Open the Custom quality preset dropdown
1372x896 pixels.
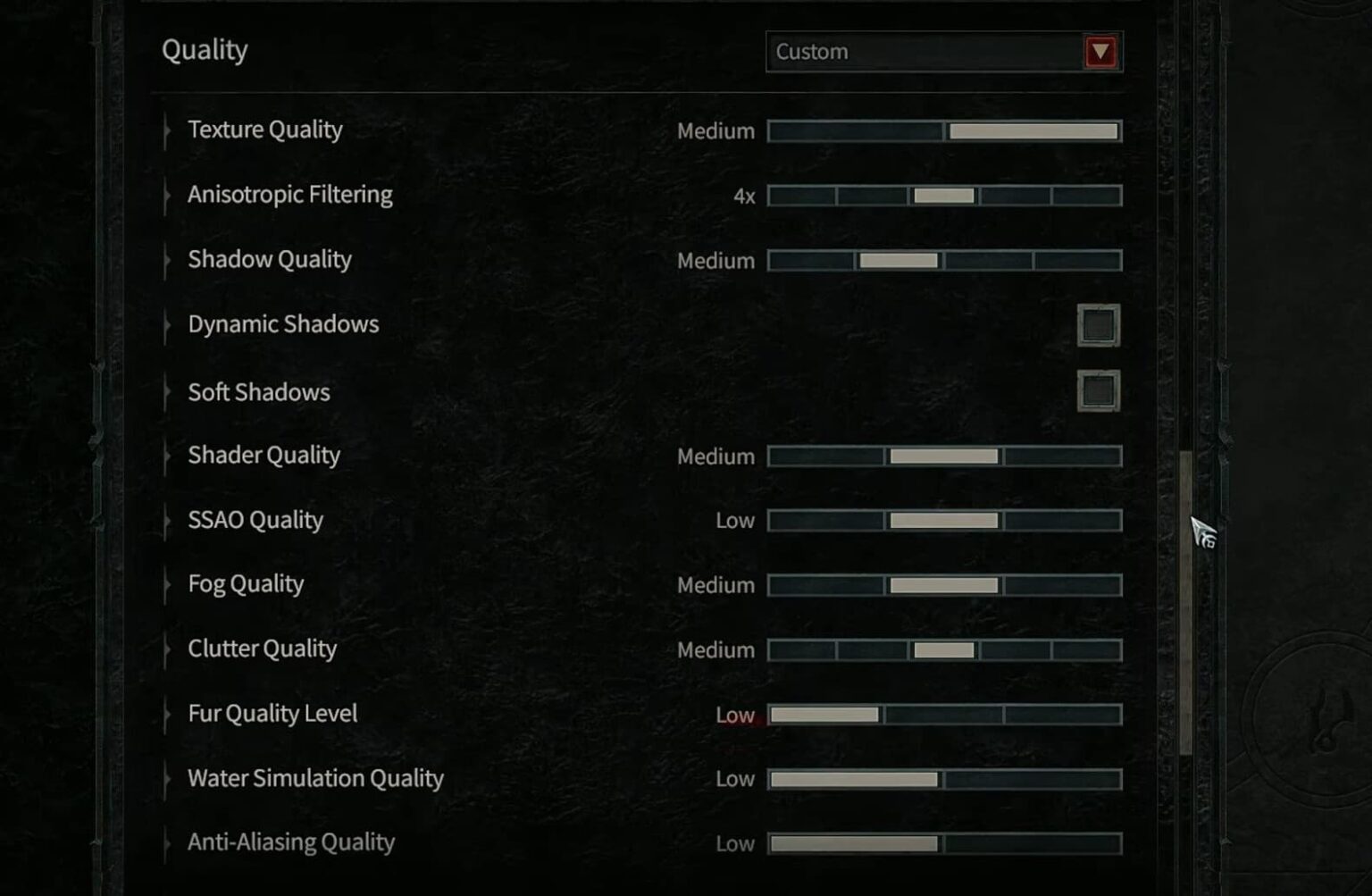929,51
